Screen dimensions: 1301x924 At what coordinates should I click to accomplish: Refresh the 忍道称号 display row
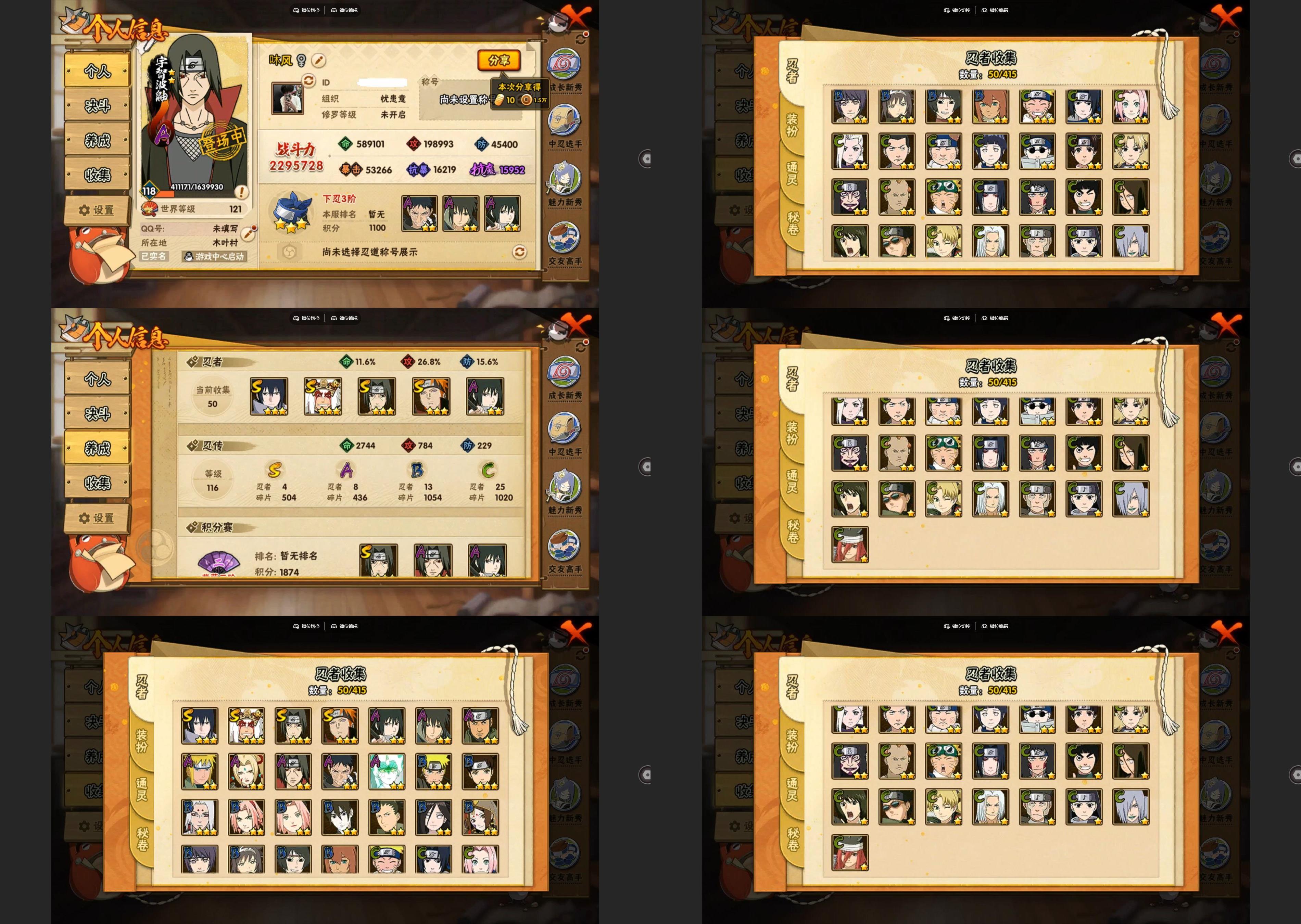(519, 252)
